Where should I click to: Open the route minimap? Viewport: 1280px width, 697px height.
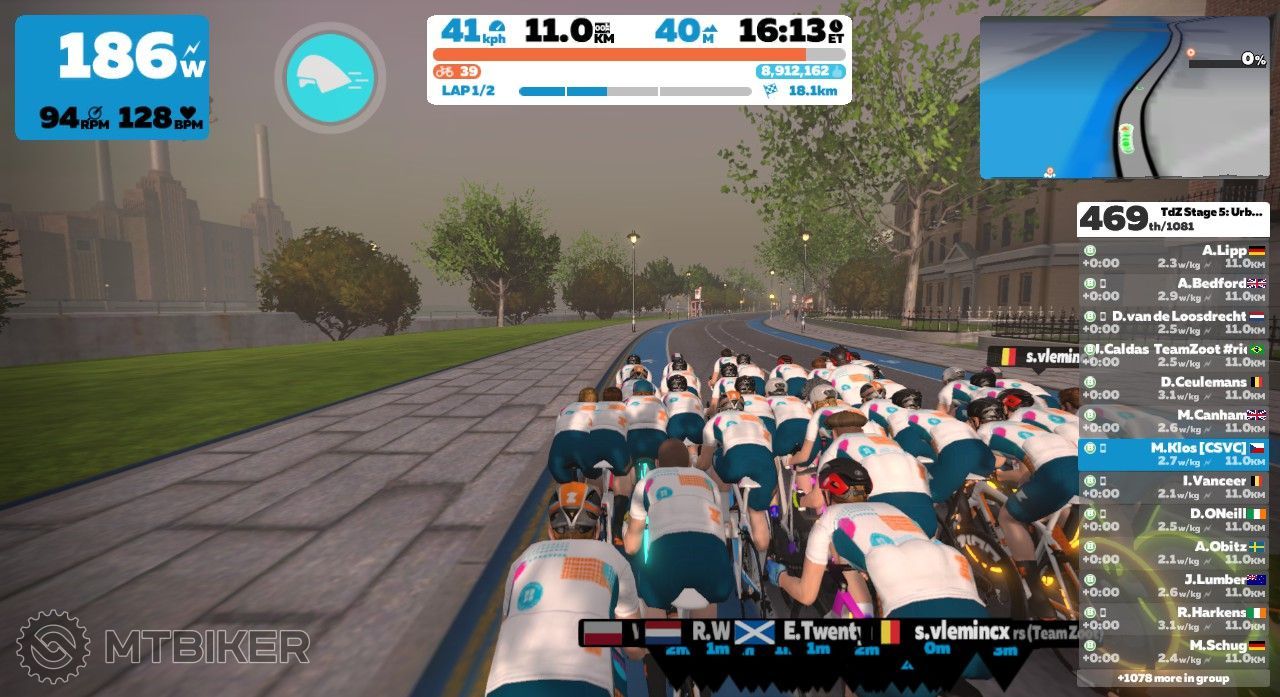tap(1124, 97)
